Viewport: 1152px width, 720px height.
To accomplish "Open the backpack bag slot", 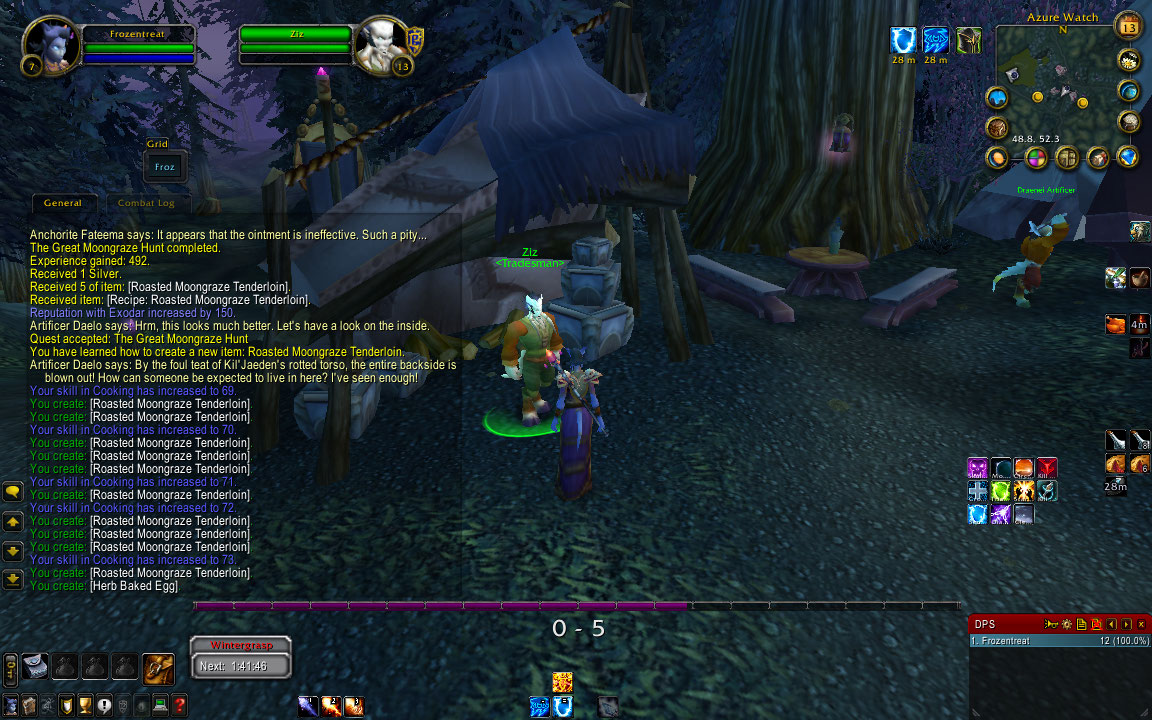I will click(158, 667).
